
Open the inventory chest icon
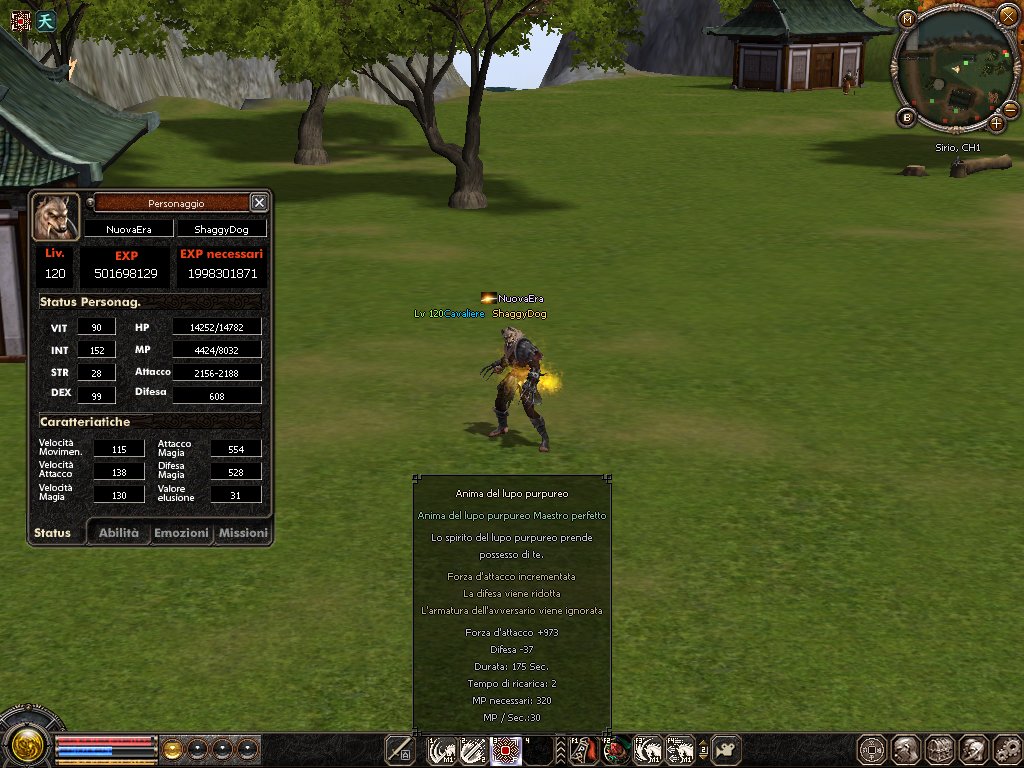[x=941, y=749]
